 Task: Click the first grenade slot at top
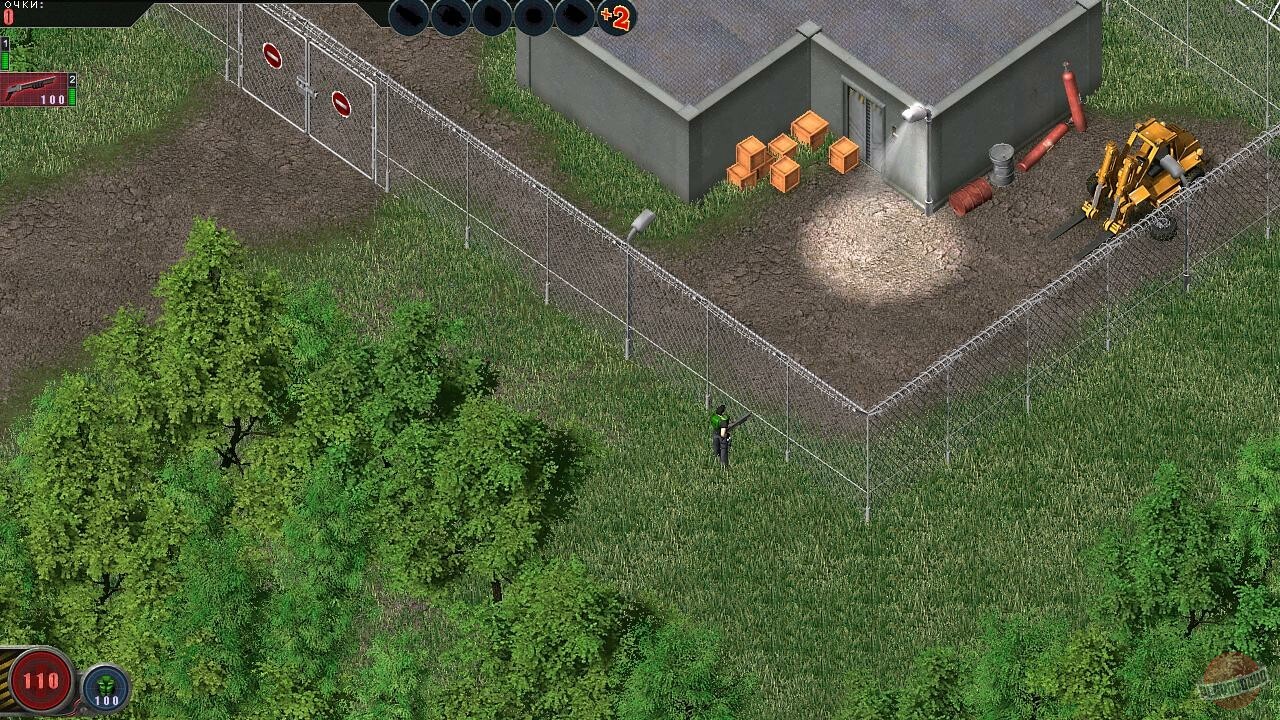click(x=408, y=17)
